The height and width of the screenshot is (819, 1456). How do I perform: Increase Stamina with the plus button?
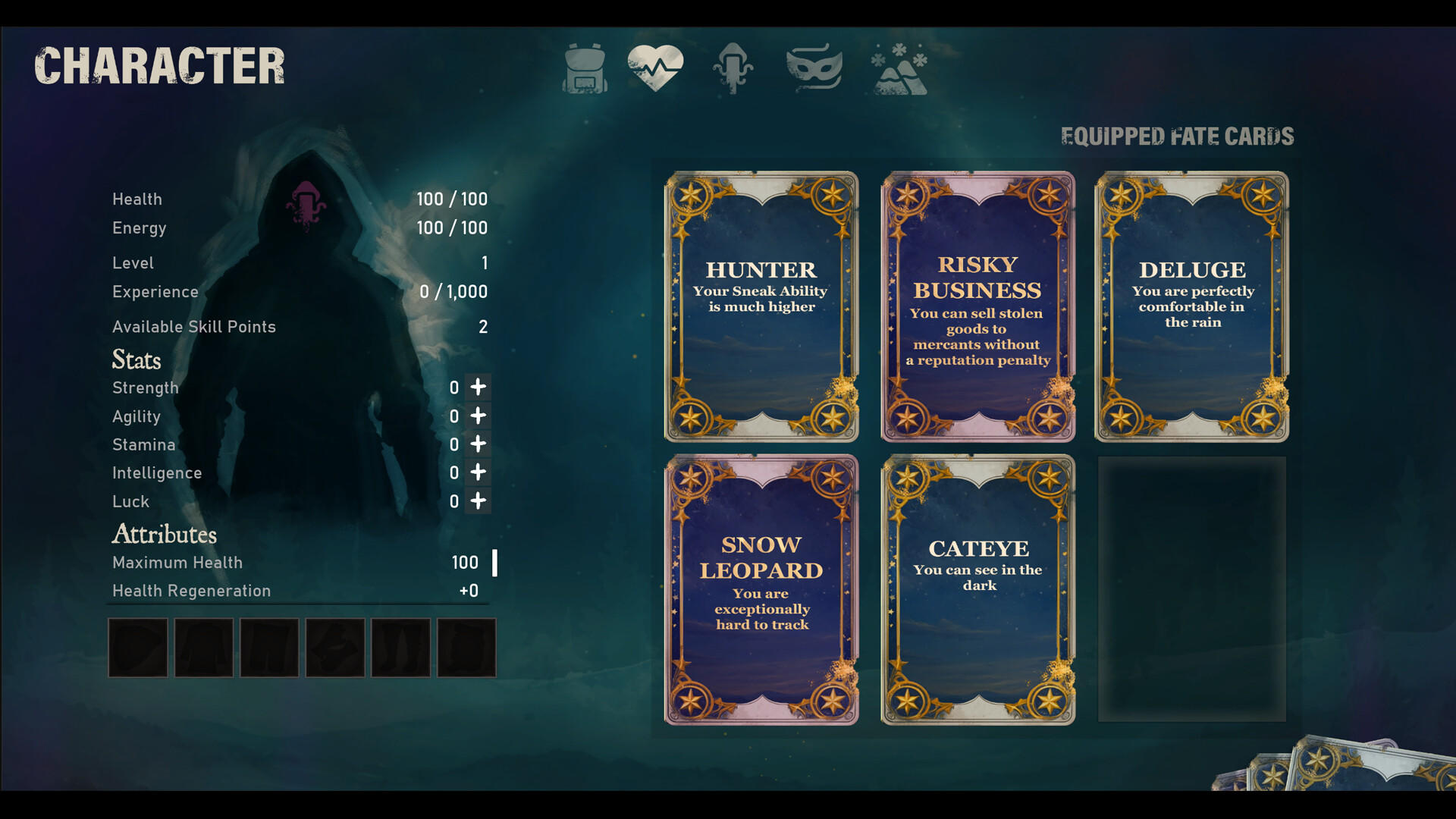pos(478,444)
